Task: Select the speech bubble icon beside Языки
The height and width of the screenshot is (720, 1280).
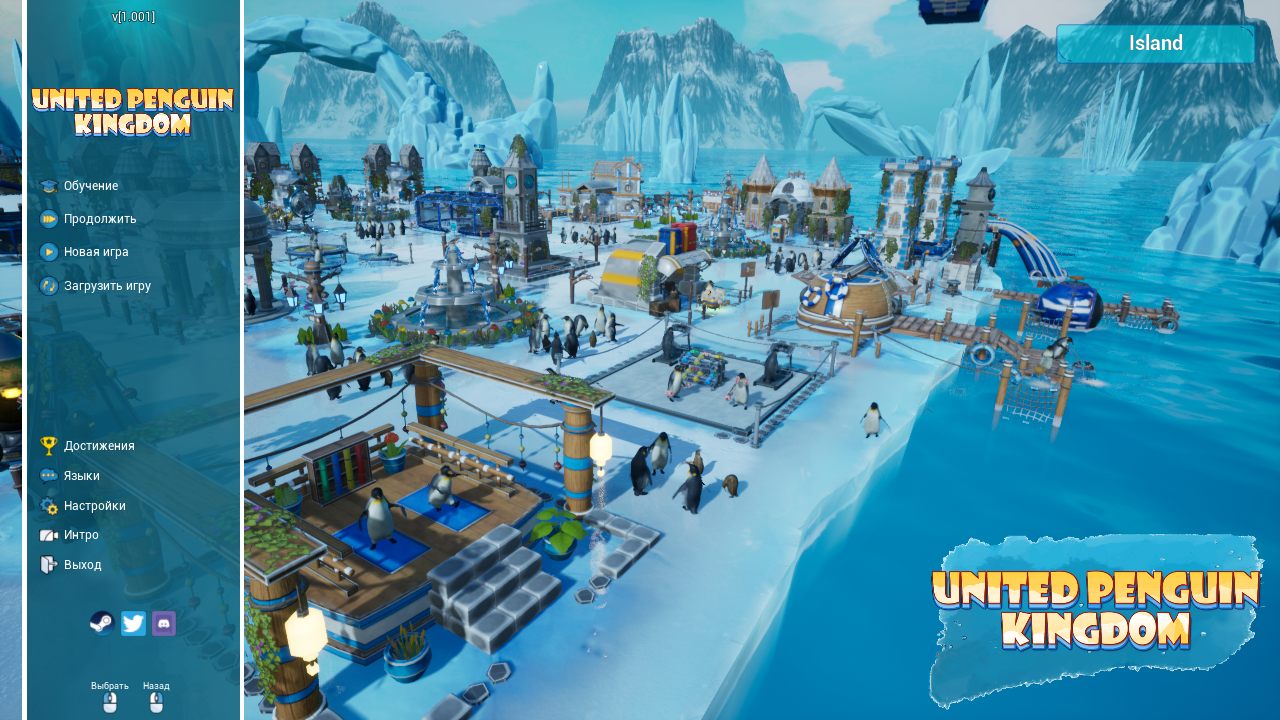Action: point(49,475)
